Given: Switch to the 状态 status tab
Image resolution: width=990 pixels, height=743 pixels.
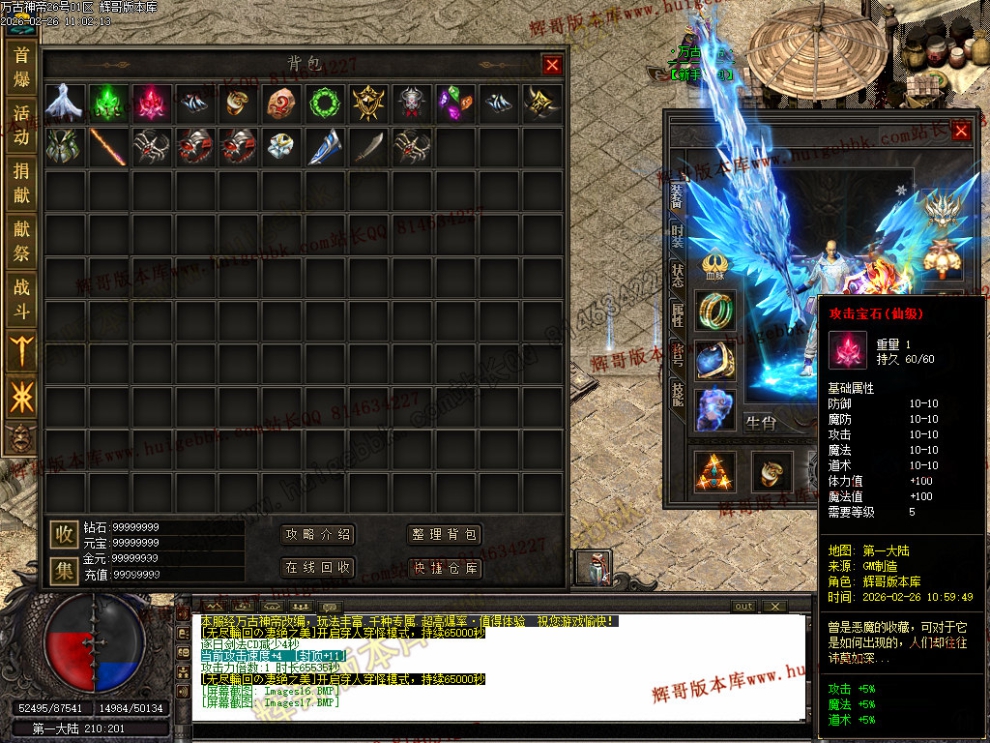Looking at the screenshot, I should click(x=678, y=277).
